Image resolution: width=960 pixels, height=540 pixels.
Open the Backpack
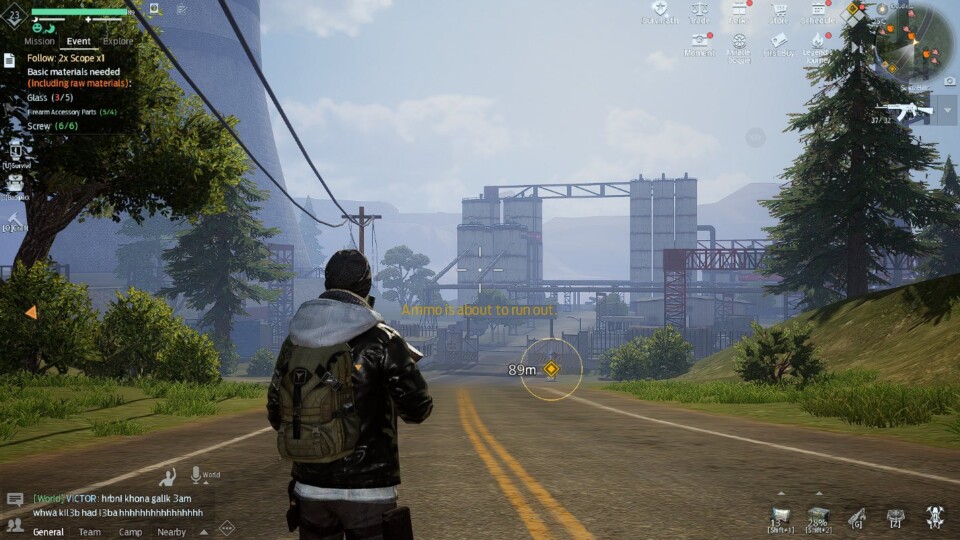point(15,185)
